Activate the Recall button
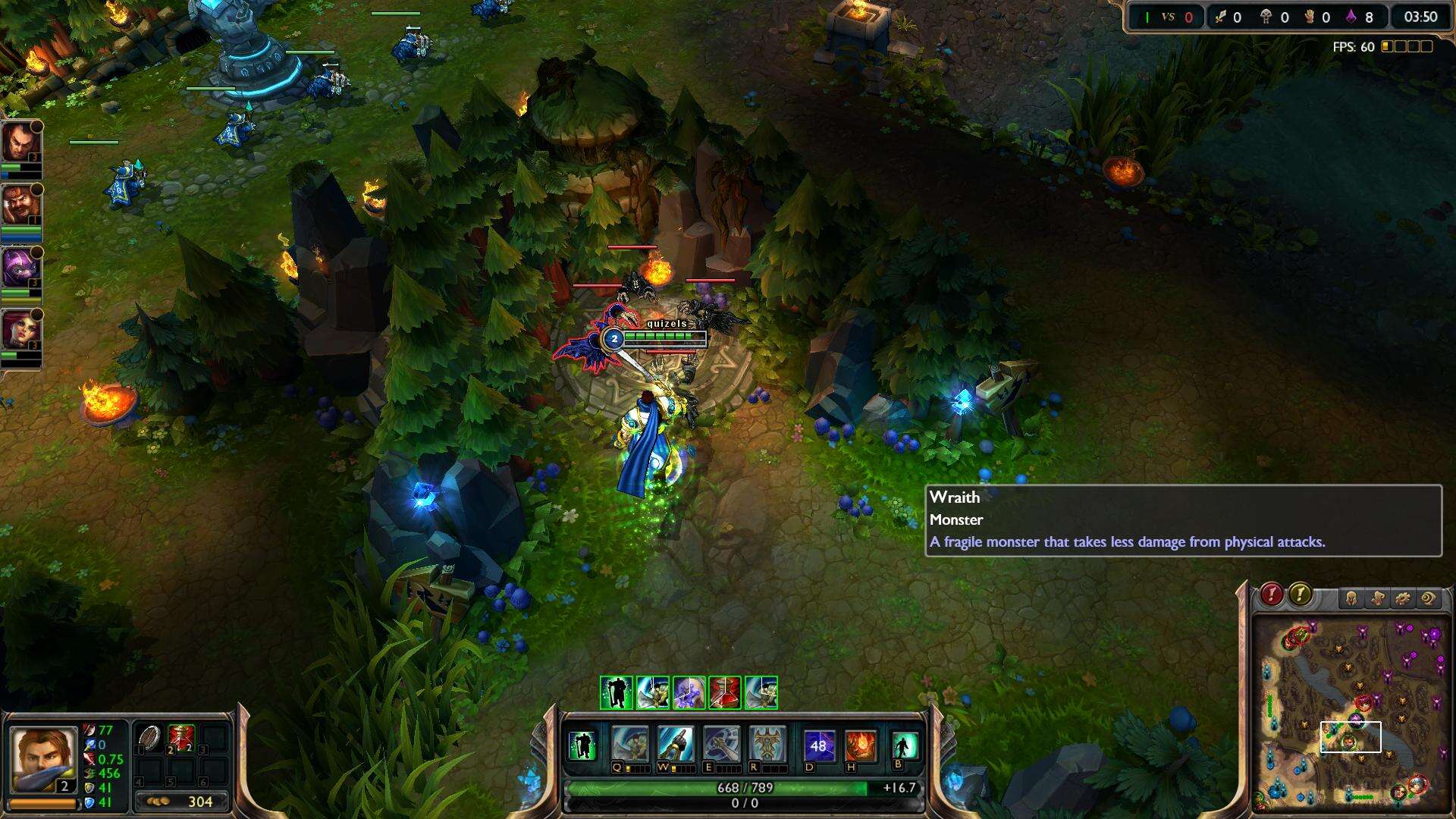Viewport: 1456px width, 819px height. pos(904,745)
